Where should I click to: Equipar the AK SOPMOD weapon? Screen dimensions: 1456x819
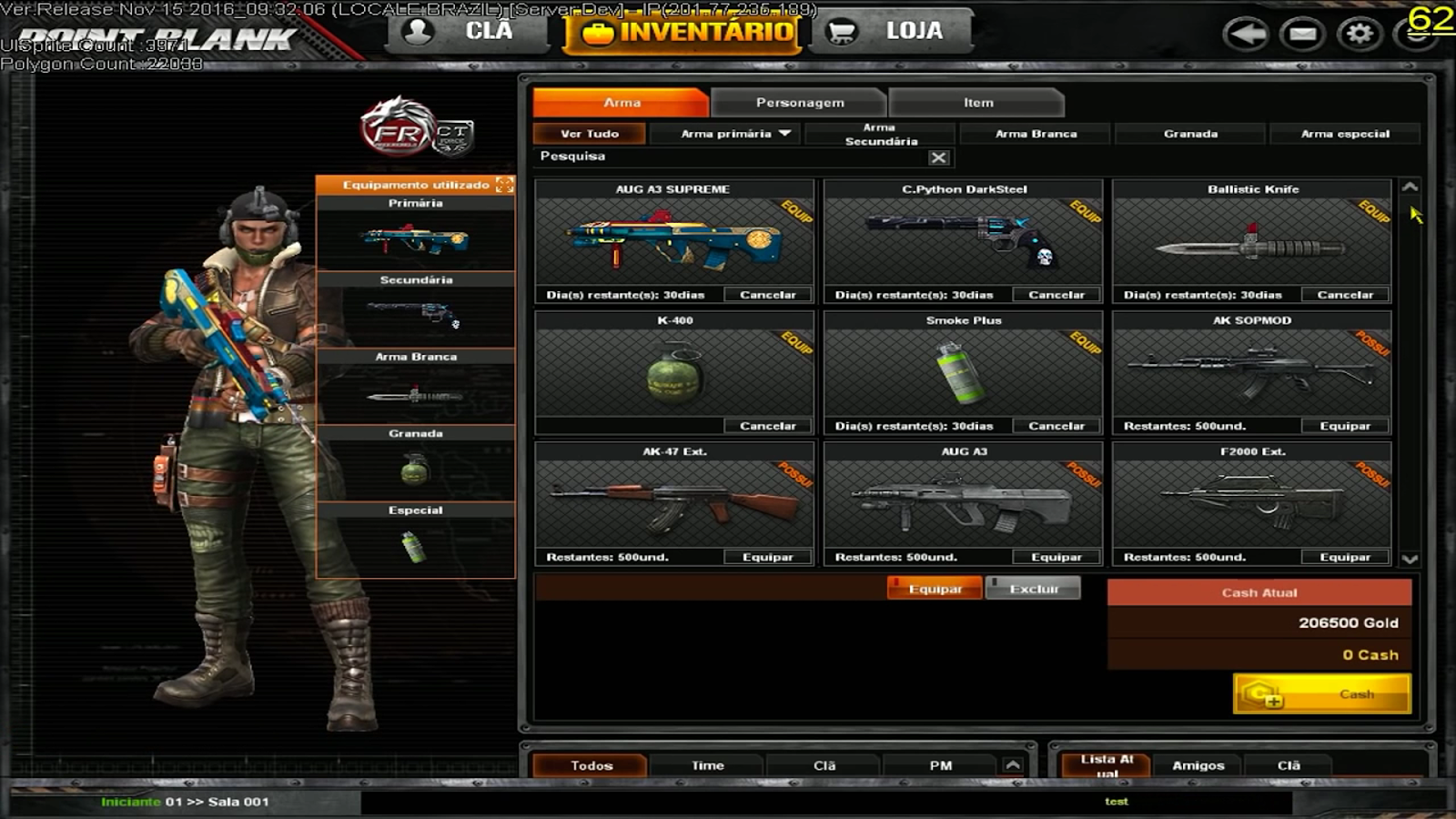click(1345, 425)
